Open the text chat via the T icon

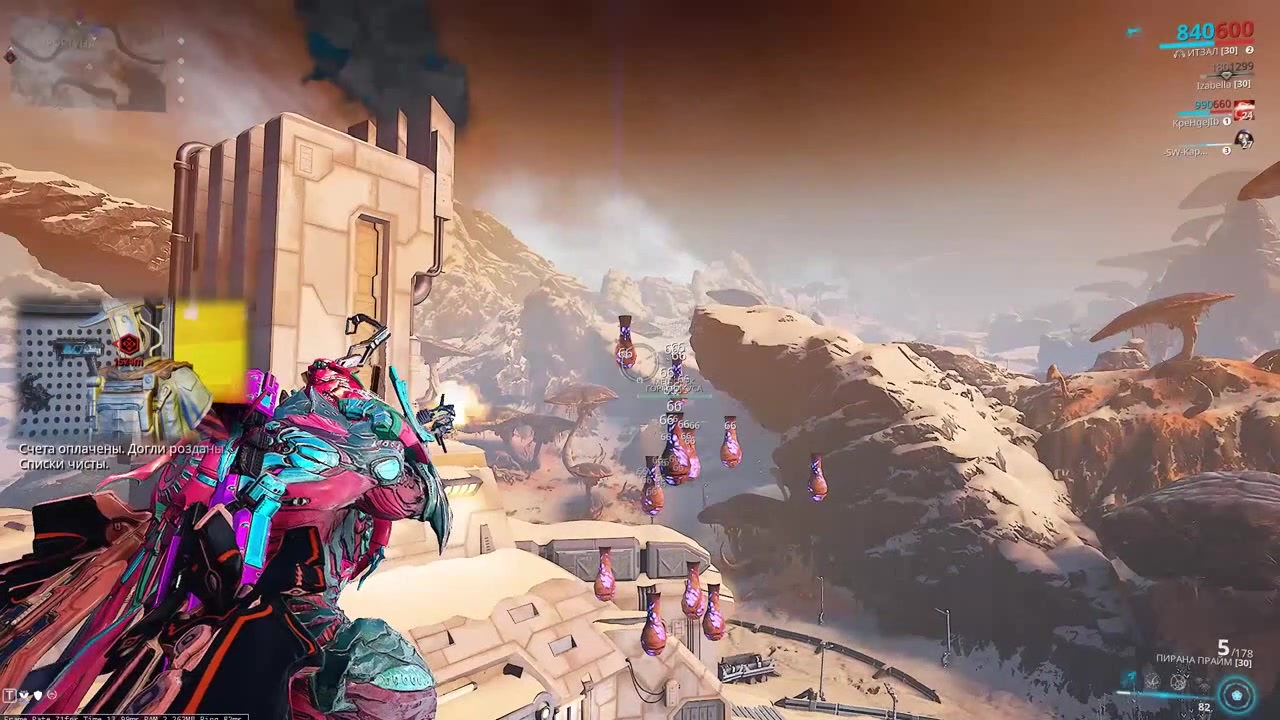pyautogui.click(x=9, y=695)
